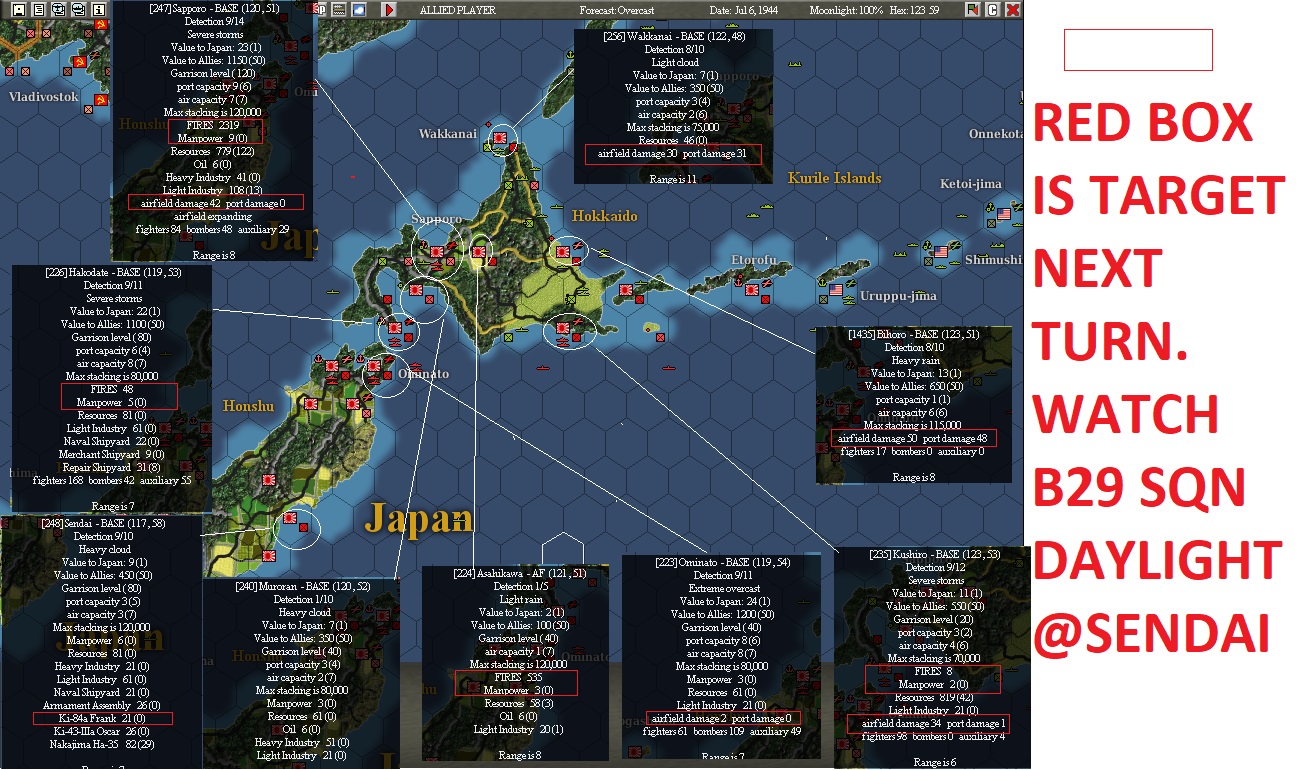This screenshot has width=1310, height=770.
Task: Click the cloud weather icon in title bar
Action: (358, 11)
